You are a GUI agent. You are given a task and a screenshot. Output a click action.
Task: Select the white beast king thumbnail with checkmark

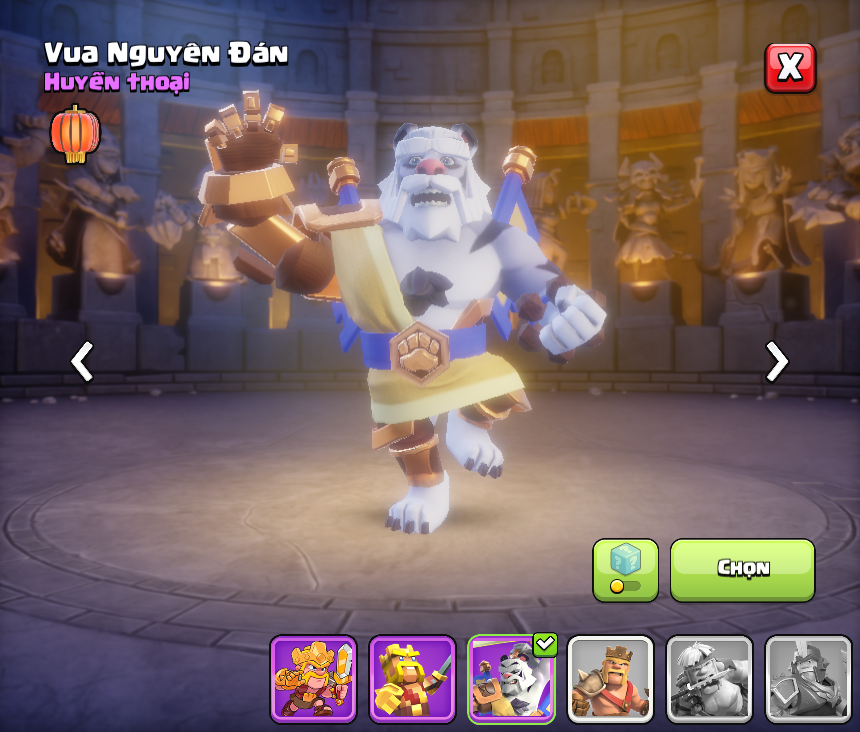click(x=511, y=678)
